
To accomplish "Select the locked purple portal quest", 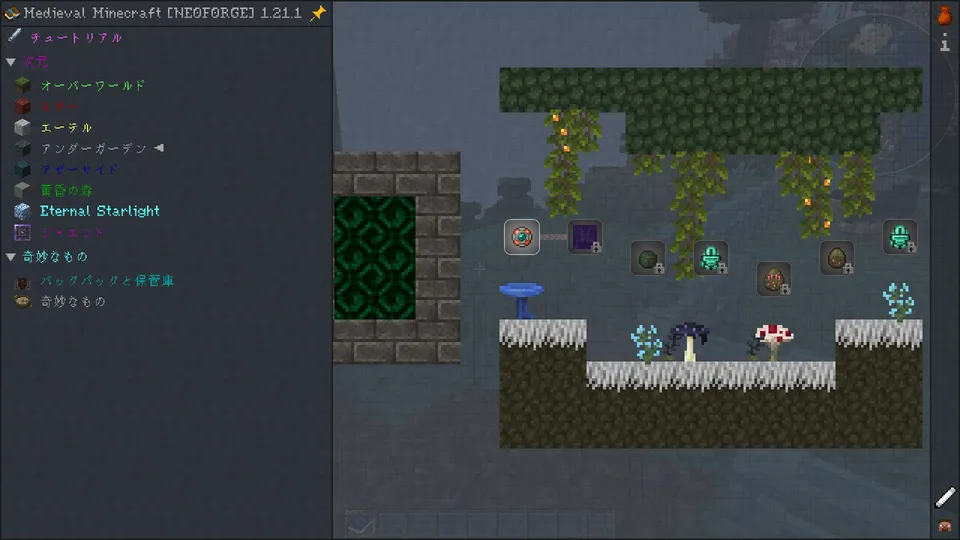I will click(x=585, y=237).
